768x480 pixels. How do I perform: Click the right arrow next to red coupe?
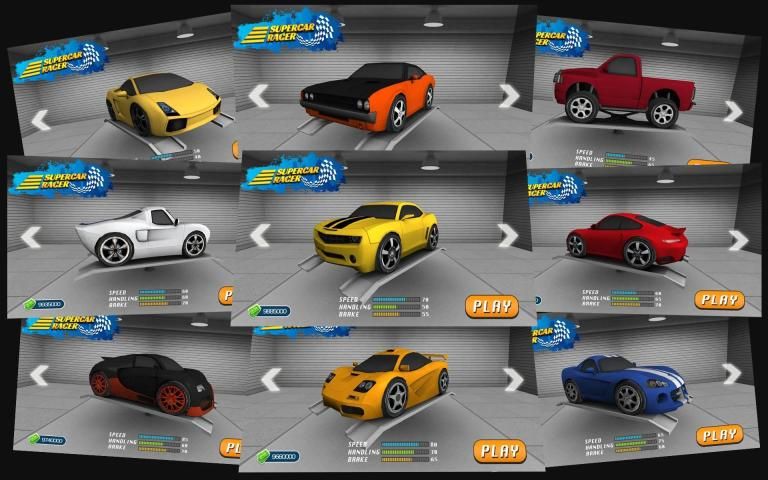pos(738,240)
